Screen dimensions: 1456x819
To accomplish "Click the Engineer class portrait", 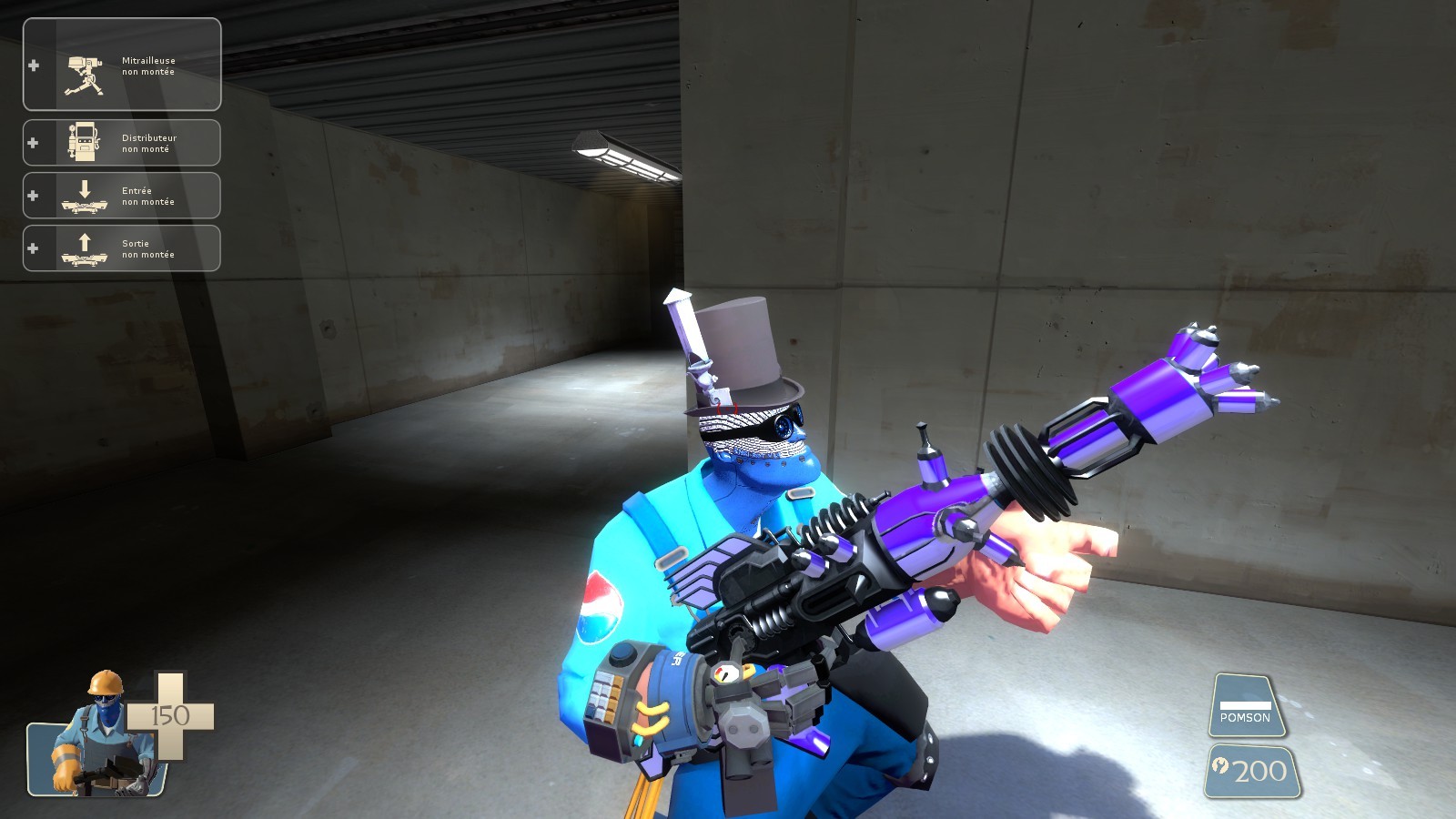I will 96,746.
